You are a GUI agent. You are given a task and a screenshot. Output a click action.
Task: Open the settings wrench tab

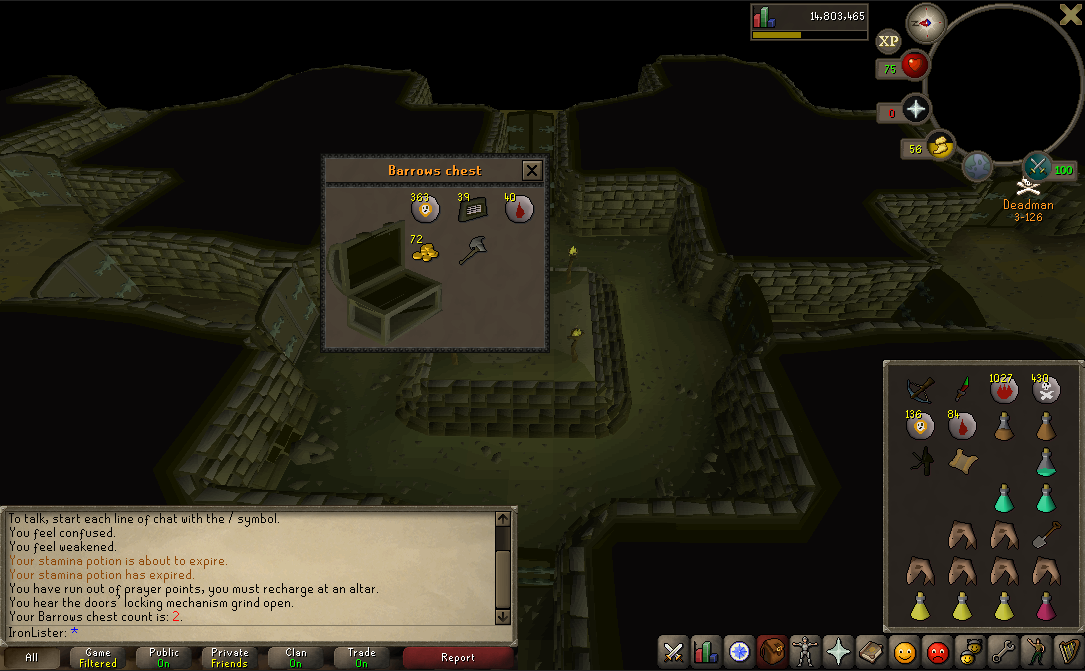coord(1002,652)
